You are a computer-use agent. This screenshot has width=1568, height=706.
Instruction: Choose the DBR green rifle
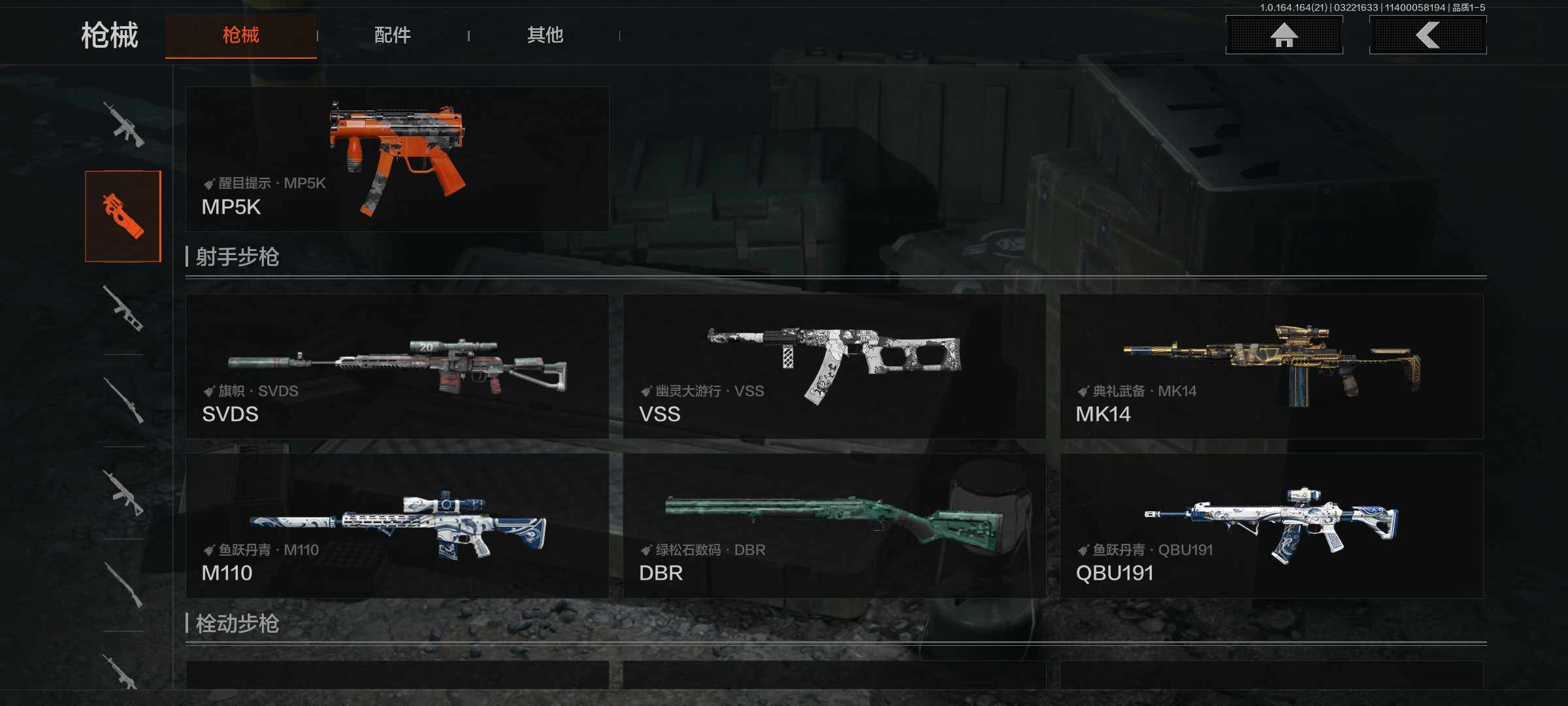834,526
